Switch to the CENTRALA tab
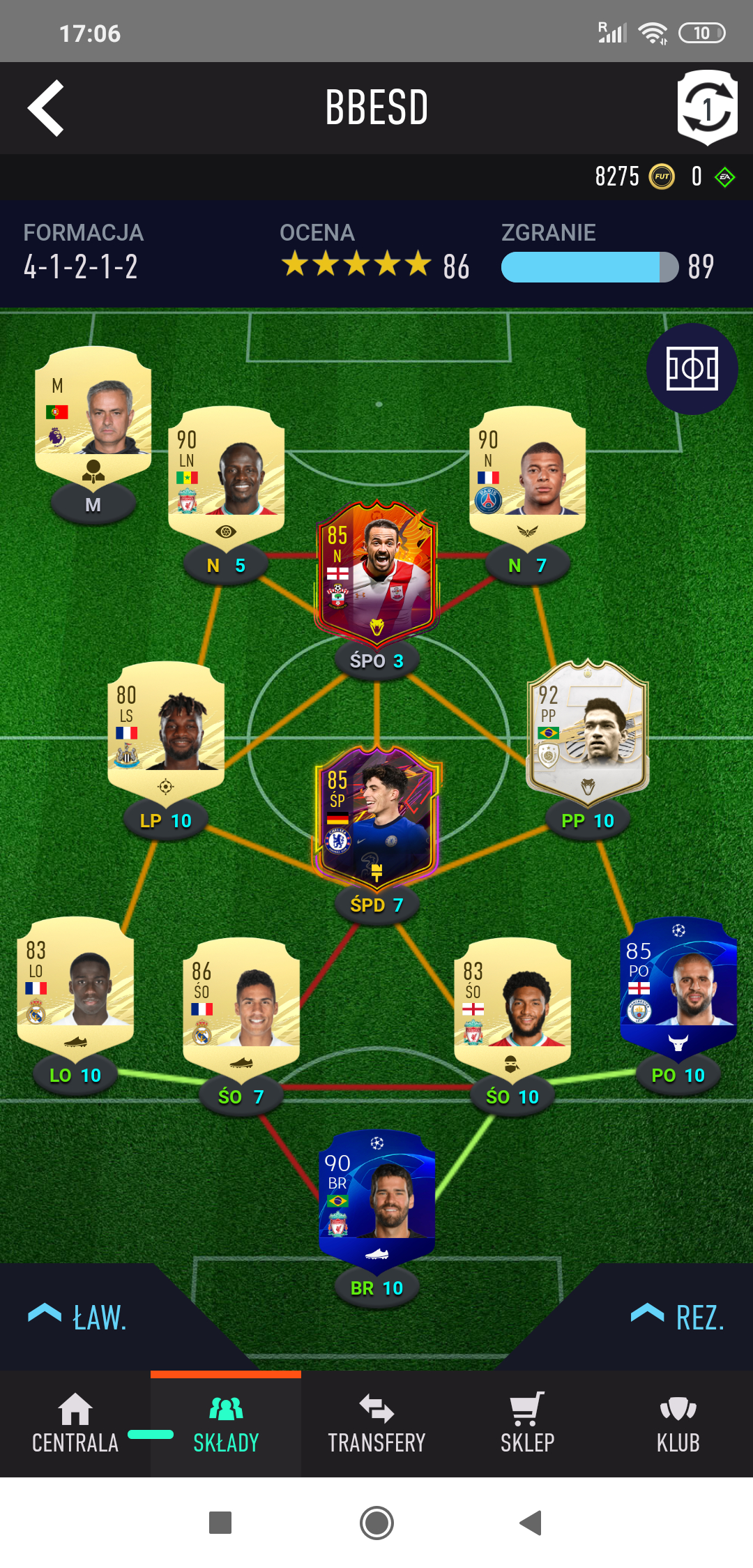Viewport: 753px width, 1568px height. coord(75,1424)
